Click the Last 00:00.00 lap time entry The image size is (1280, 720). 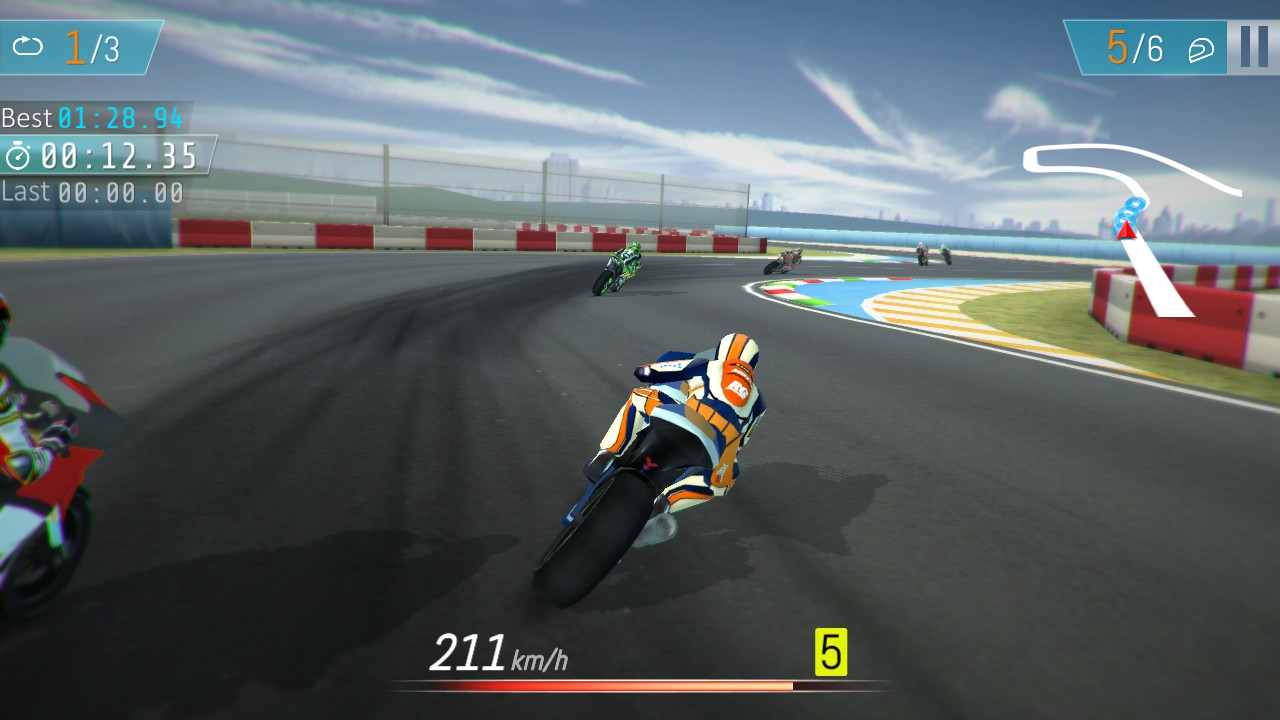pyautogui.click(x=90, y=191)
